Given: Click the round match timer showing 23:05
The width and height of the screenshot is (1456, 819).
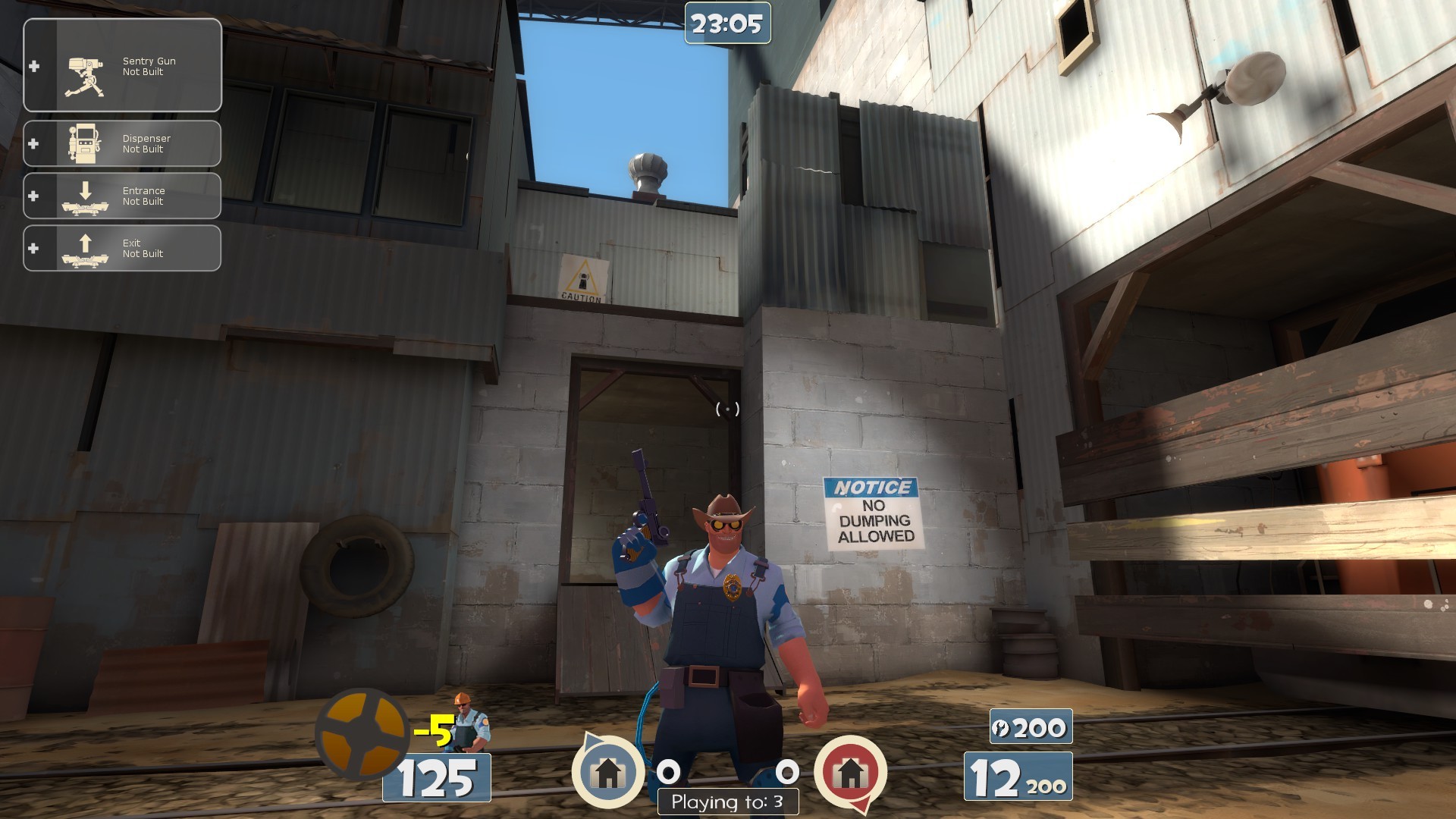Looking at the screenshot, I should 726,24.
